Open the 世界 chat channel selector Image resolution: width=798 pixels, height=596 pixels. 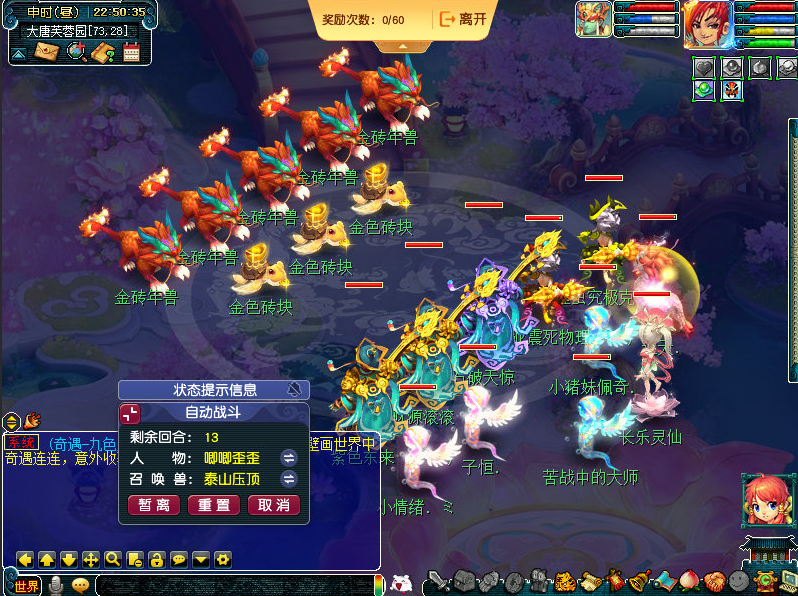click(x=26, y=585)
